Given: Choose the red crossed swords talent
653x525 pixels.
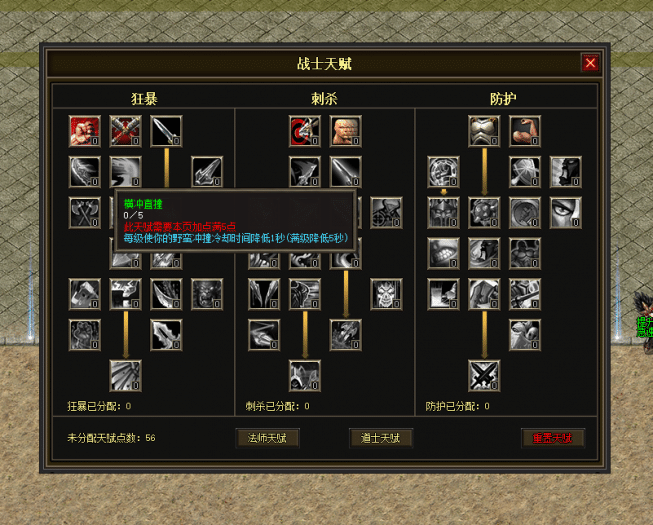Looking at the screenshot, I should tap(126, 131).
